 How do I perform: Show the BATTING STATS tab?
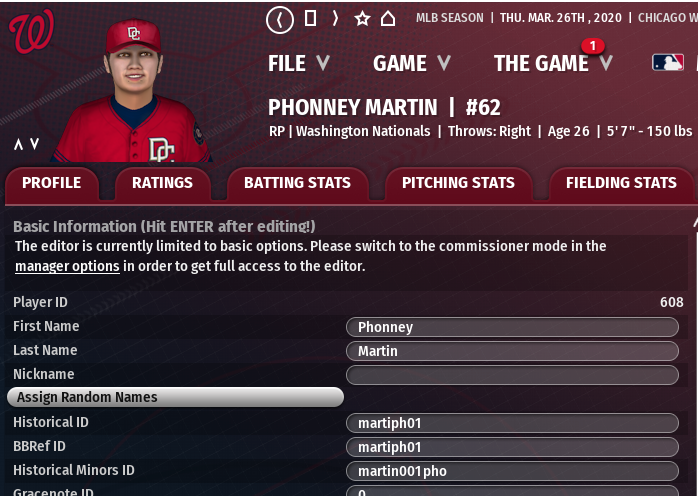tap(298, 183)
